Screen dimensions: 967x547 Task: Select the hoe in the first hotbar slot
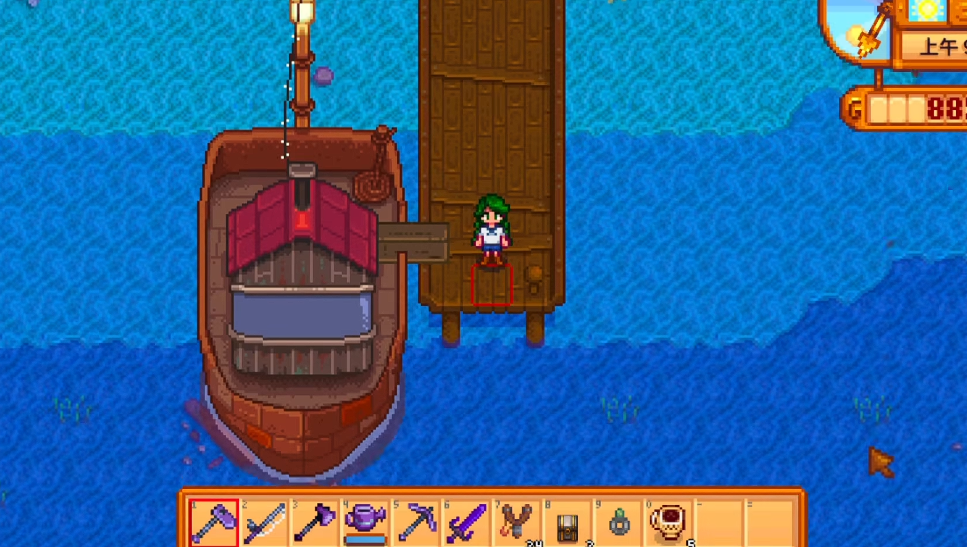click(214, 522)
